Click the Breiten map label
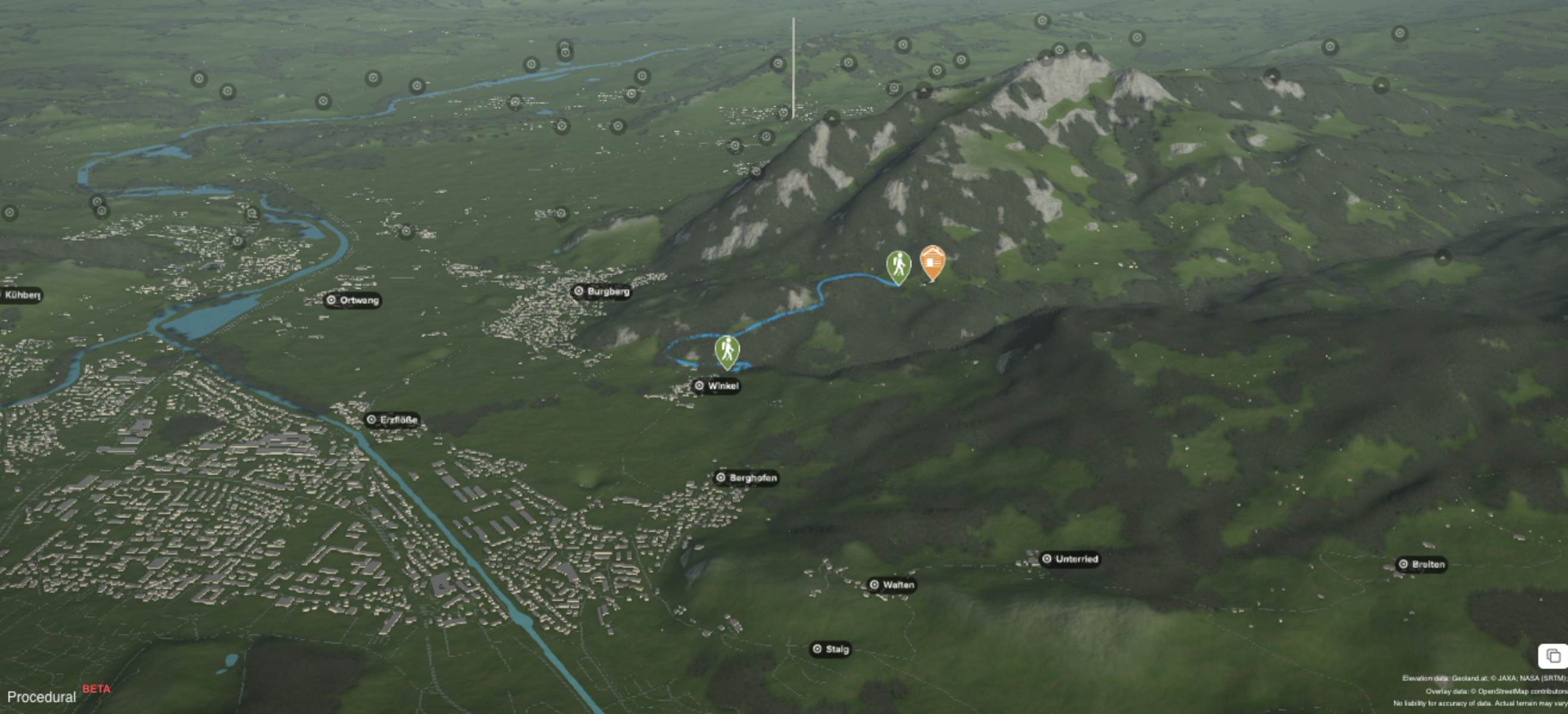 click(x=1421, y=565)
